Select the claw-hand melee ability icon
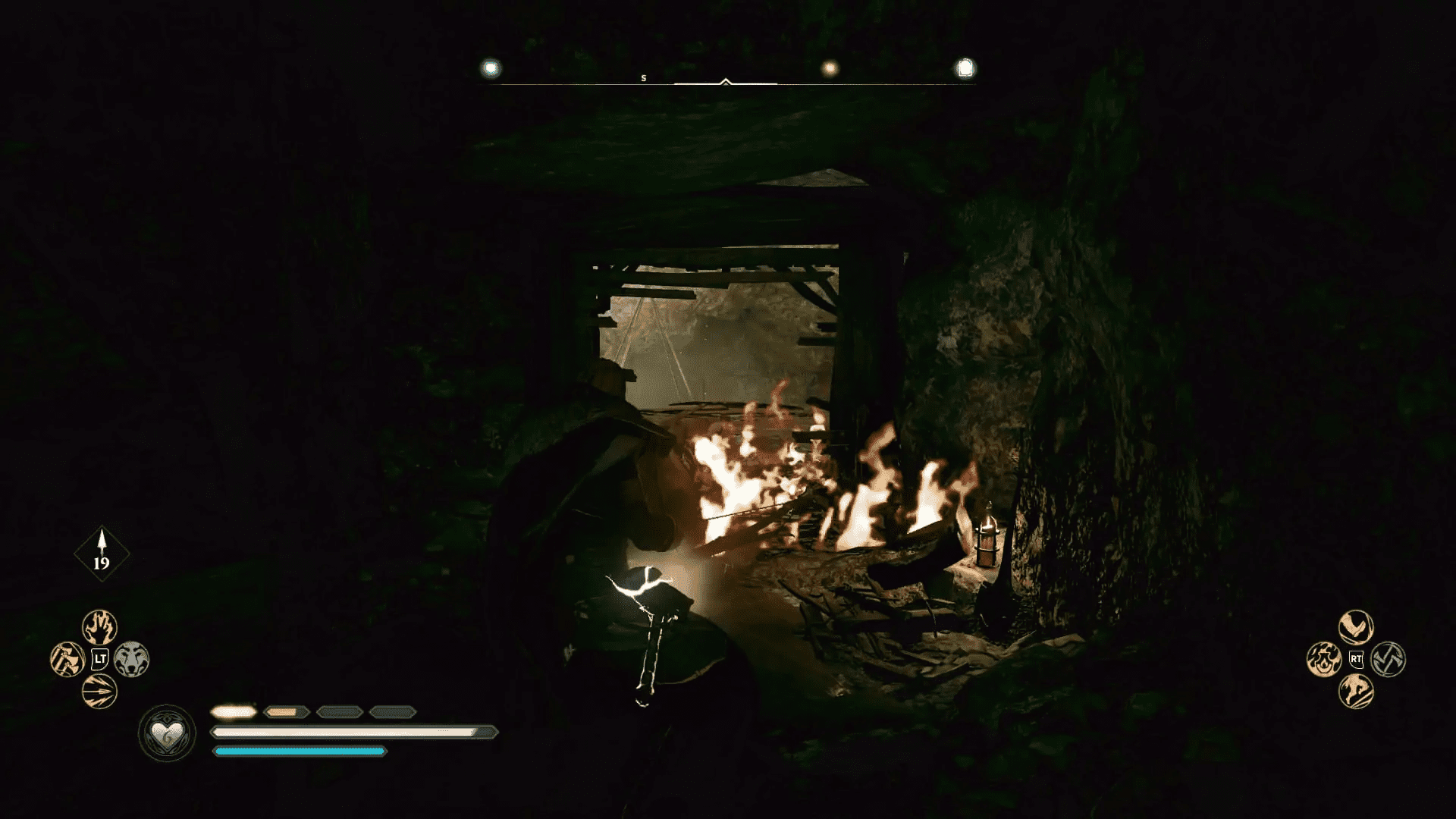 (x=99, y=627)
